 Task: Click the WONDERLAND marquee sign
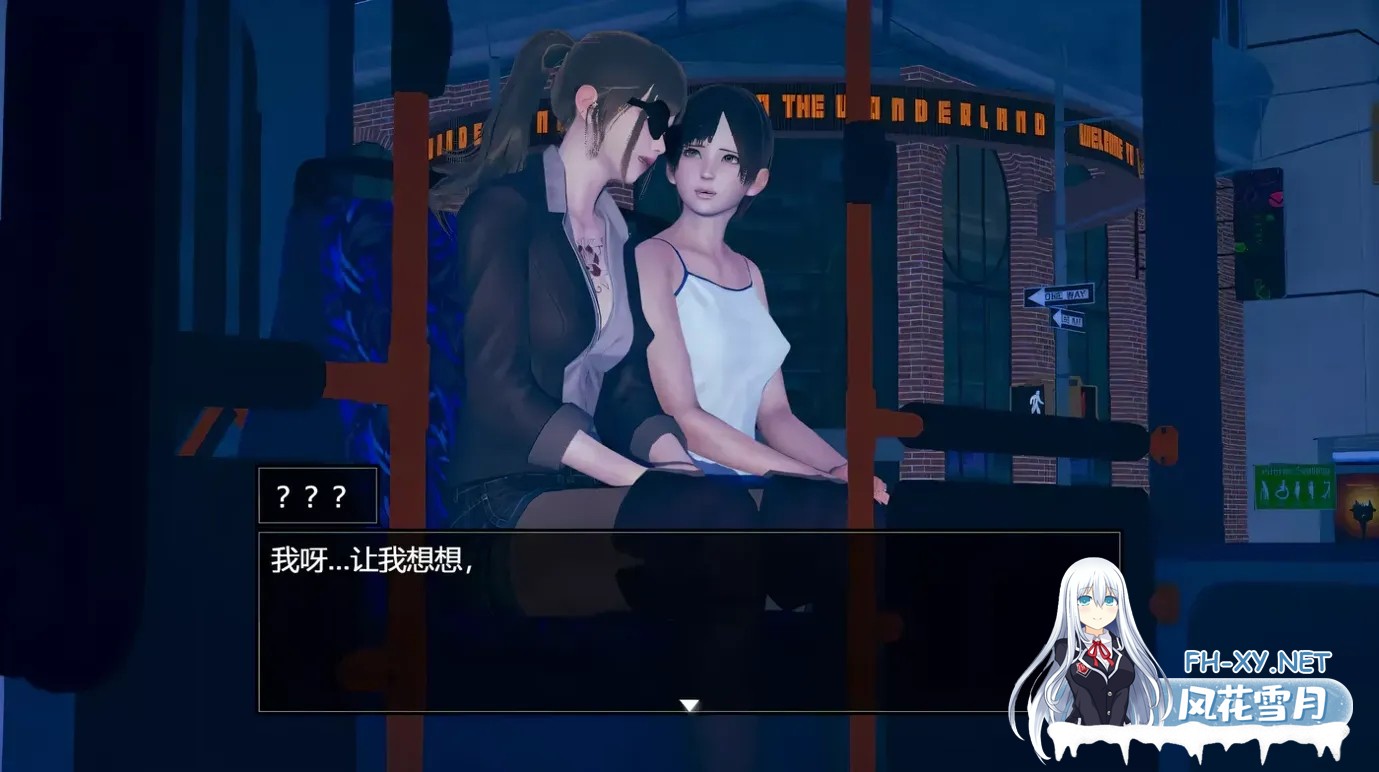pos(940,113)
